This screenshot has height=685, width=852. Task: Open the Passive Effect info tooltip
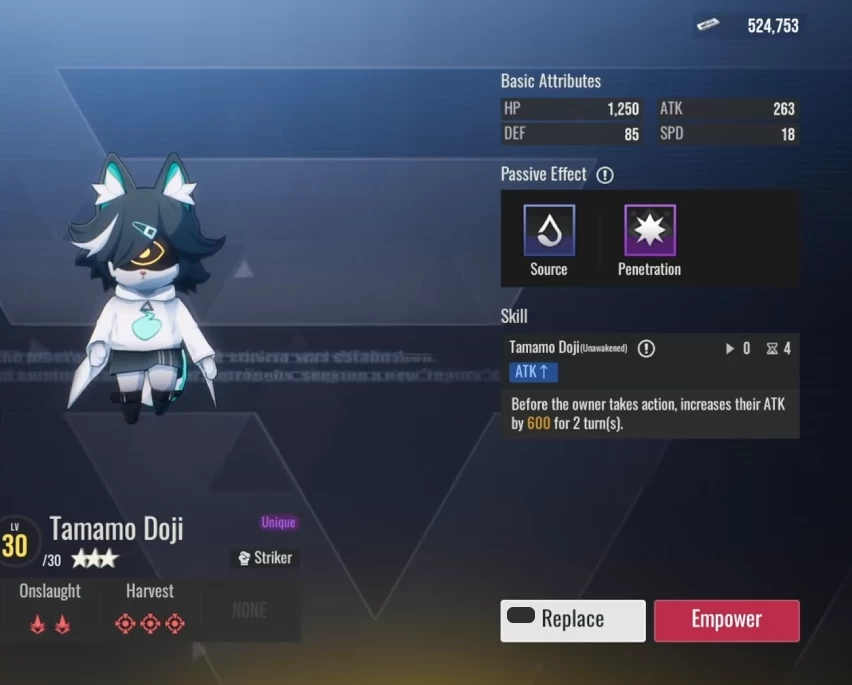tap(605, 175)
